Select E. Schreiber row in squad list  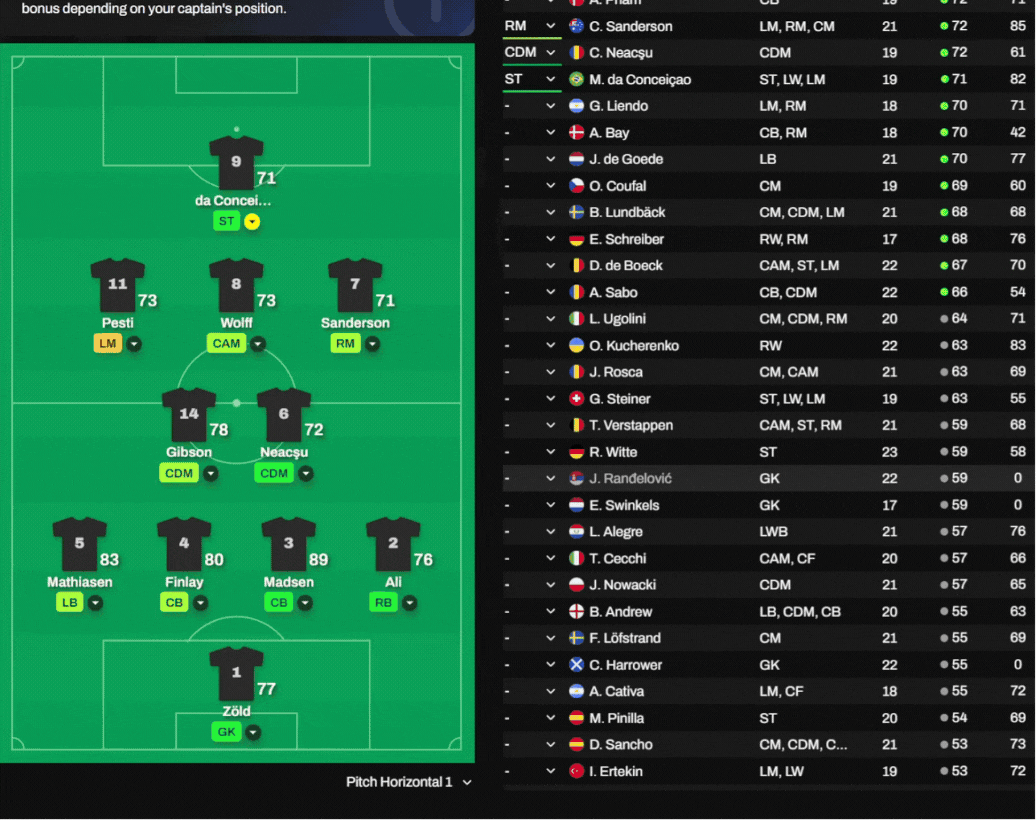[626, 239]
